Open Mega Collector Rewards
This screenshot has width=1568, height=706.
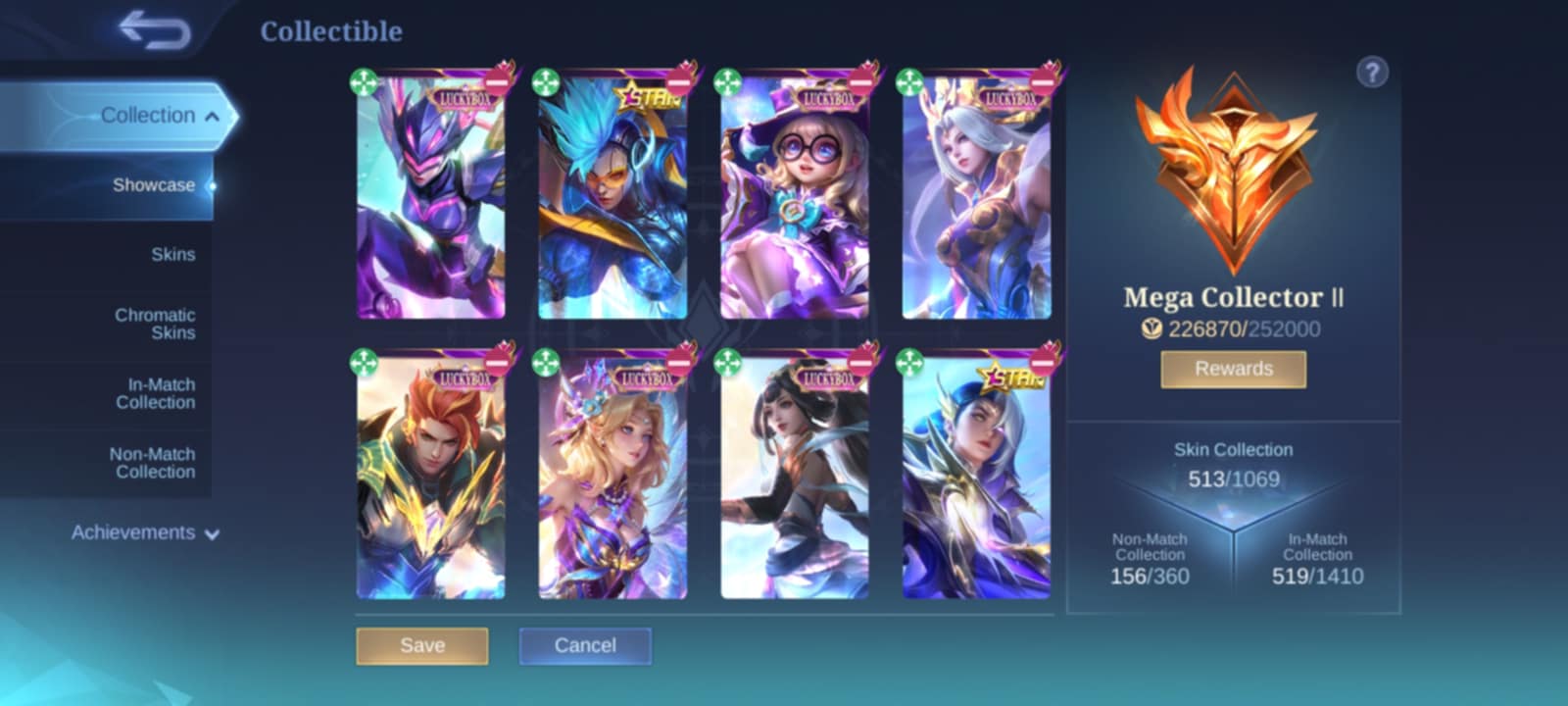pos(1233,369)
